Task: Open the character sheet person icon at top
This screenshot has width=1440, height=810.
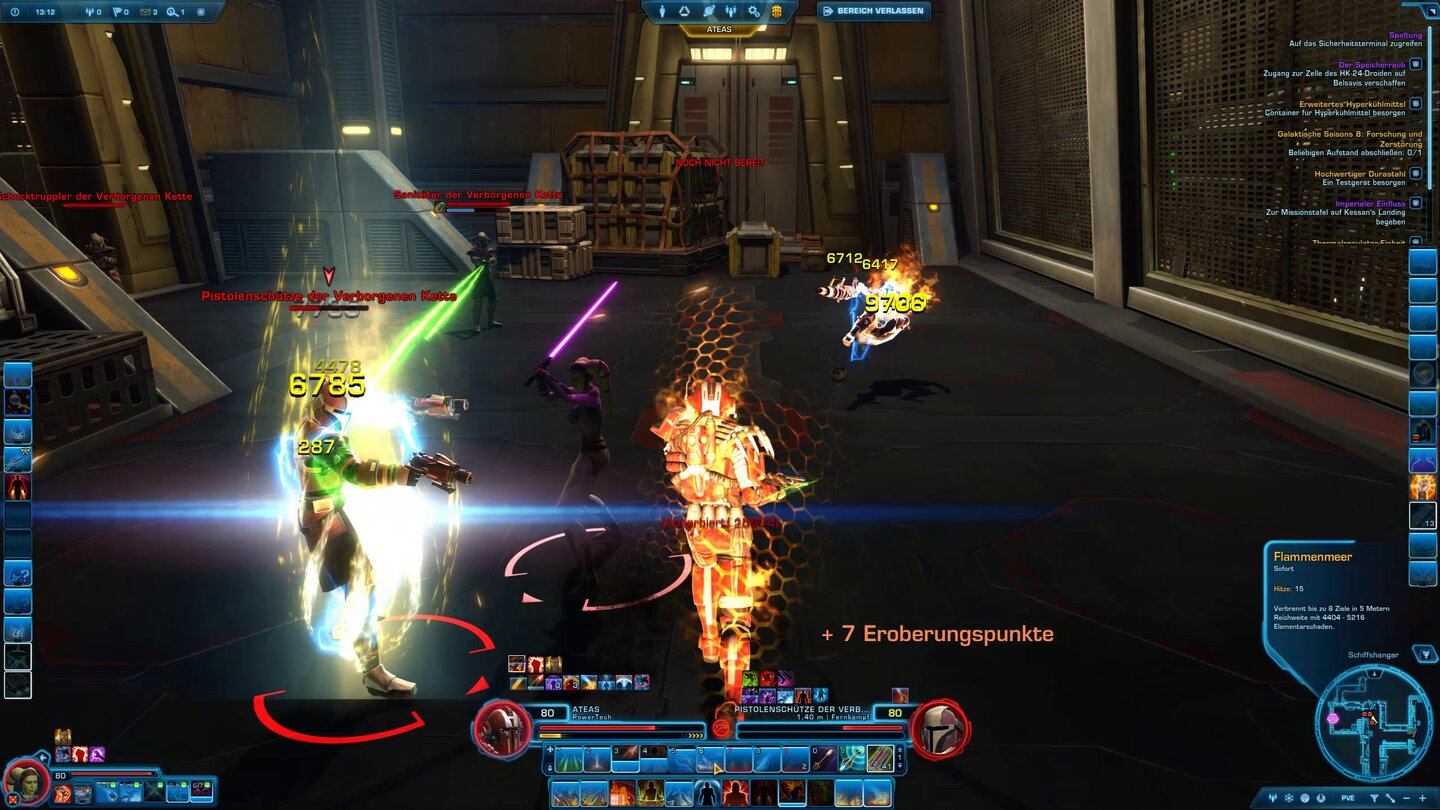Action: tap(662, 12)
